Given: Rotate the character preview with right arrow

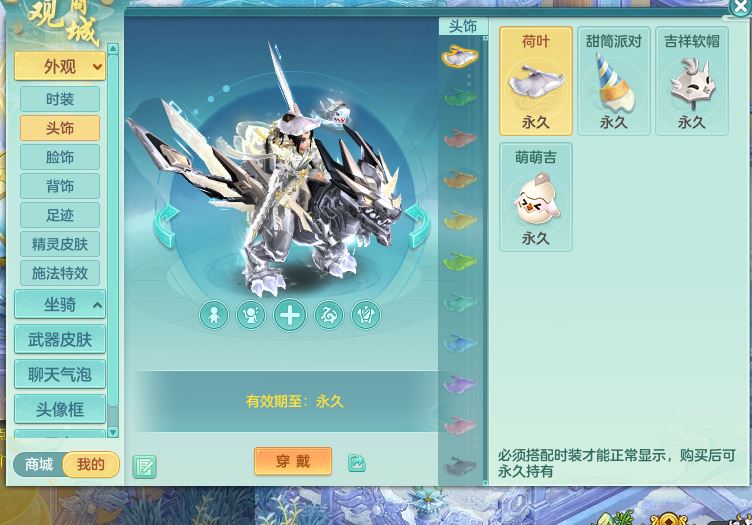Looking at the screenshot, I should pos(417,225).
